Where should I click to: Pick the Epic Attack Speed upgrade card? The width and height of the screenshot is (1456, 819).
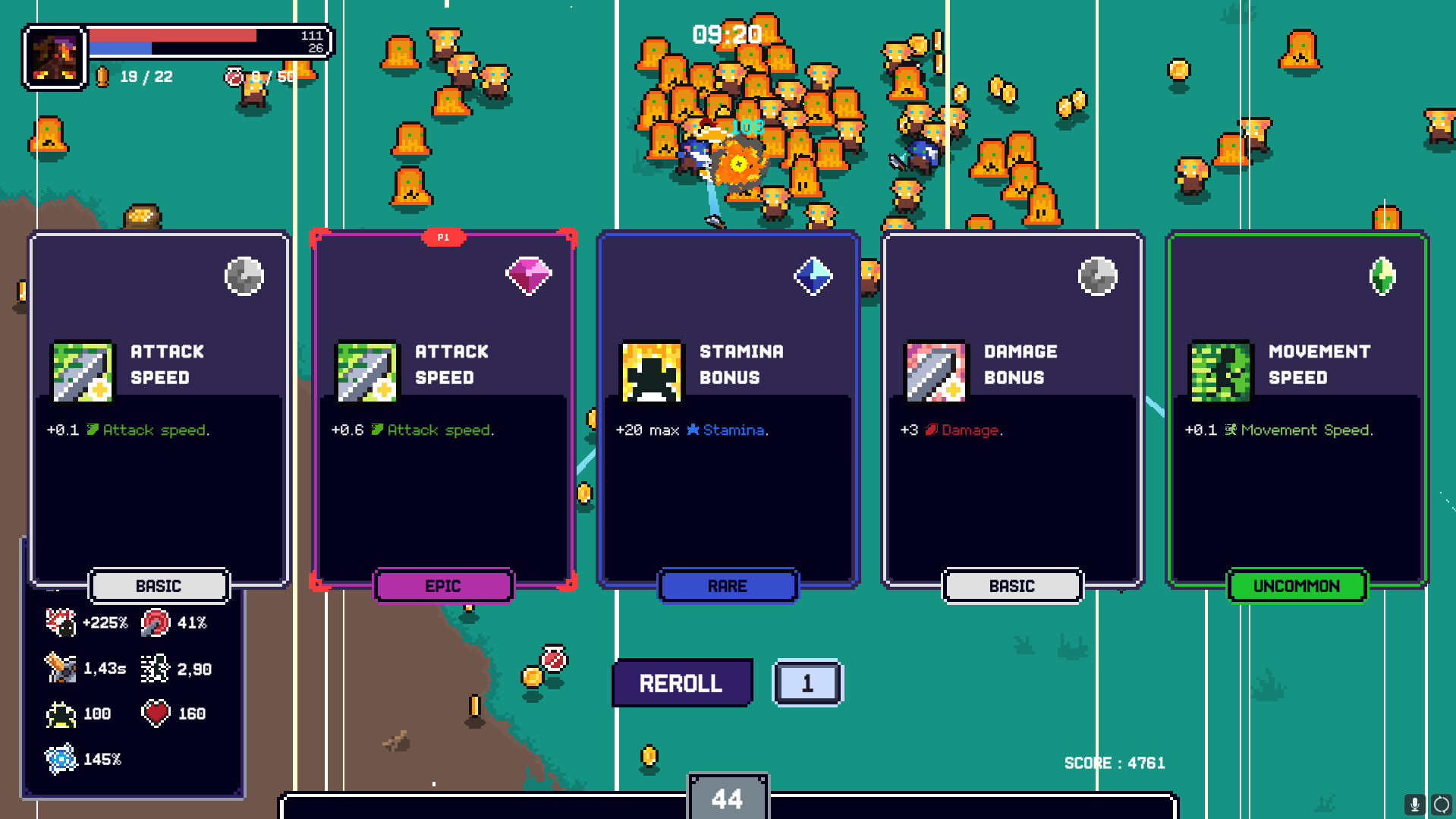(444, 410)
